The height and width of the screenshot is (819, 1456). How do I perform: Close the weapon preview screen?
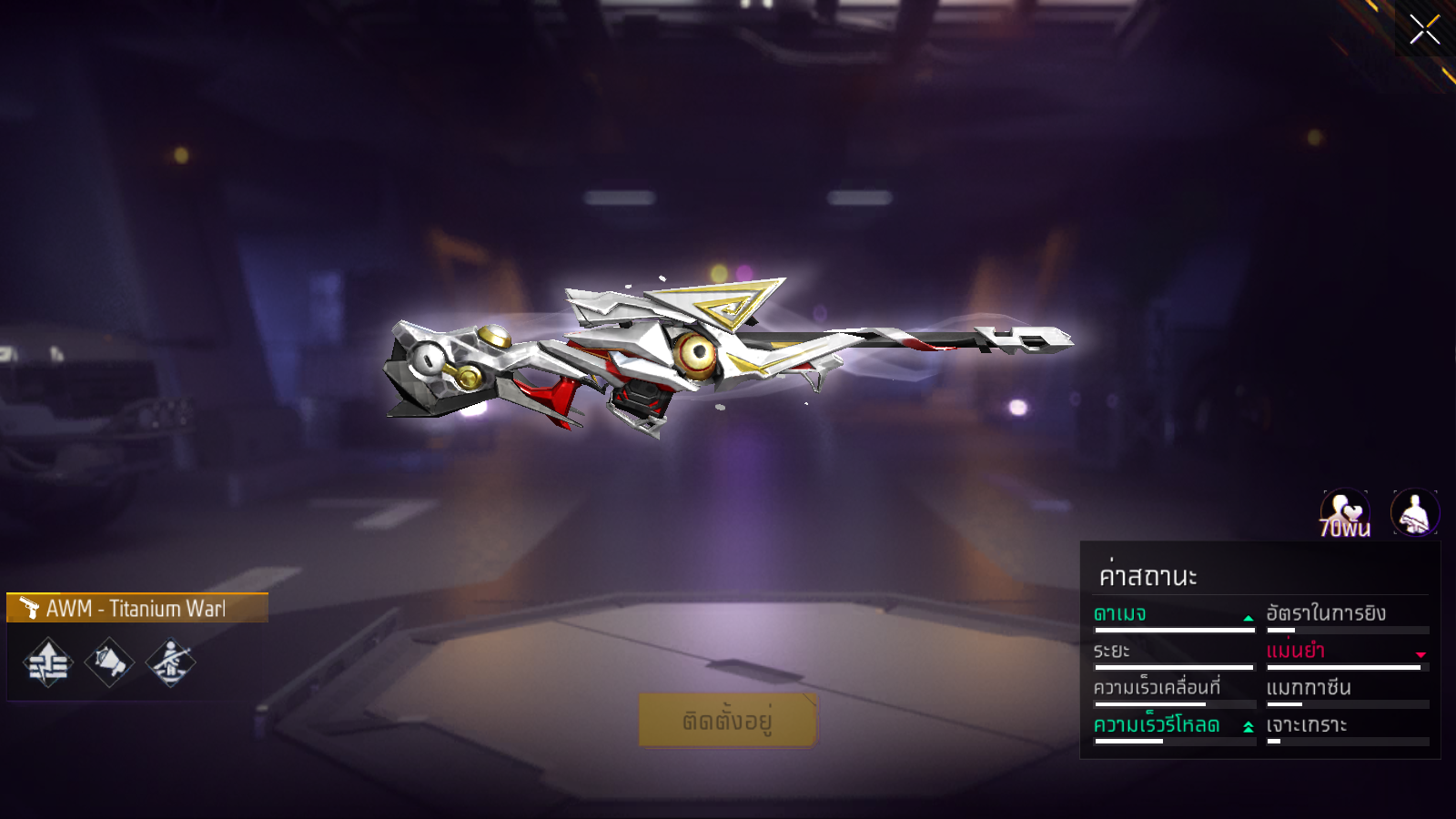pos(1424,30)
